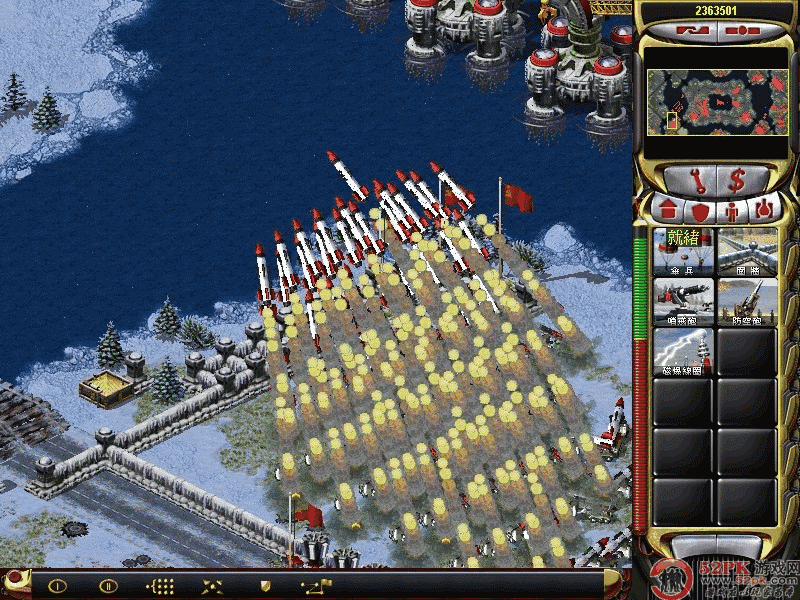Click the team two button on the command bar
800x600 pixels.
pyautogui.click(x=108, y=585)
